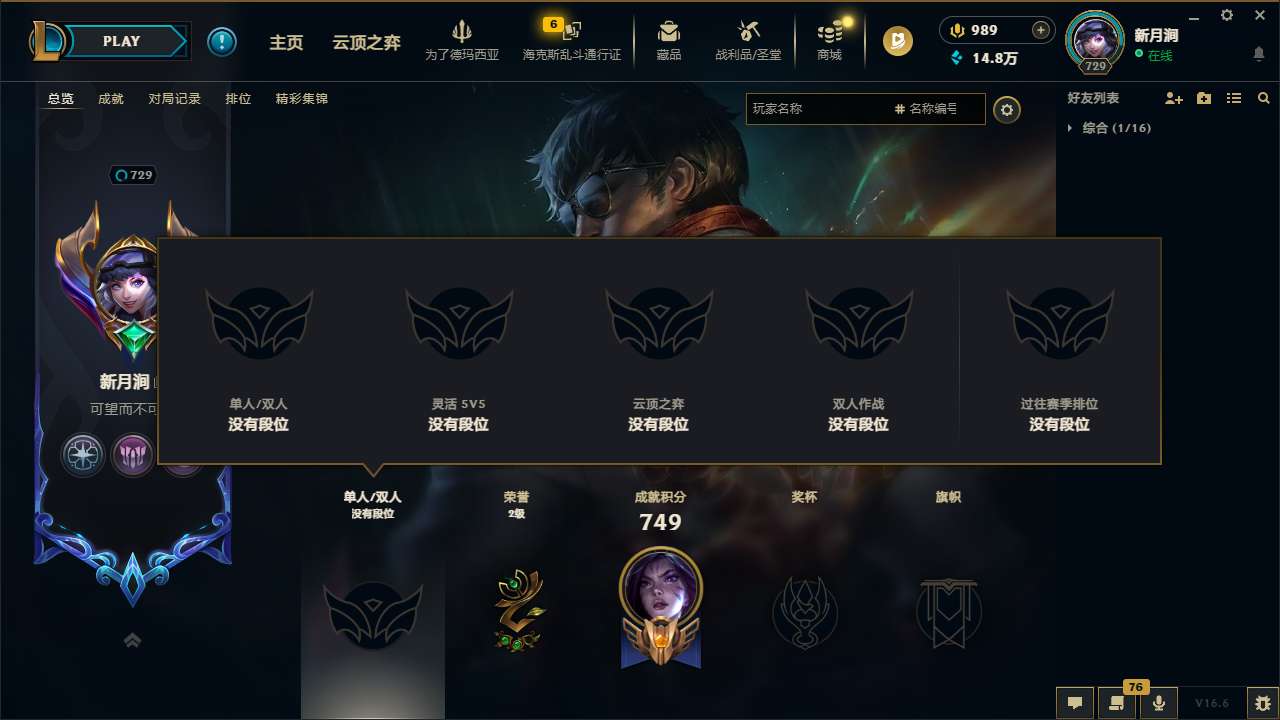
Task: Click the new friend group folder icon
Action: pos(1203,98)
